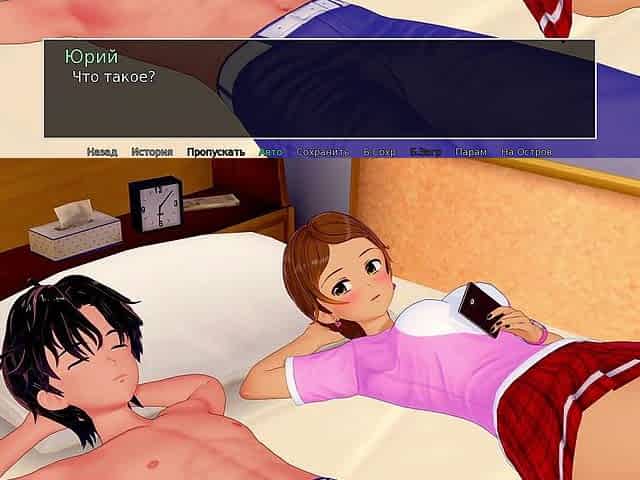640x480 pixels.
Task: Click the Назад (Back) quick menu button
Action: 101,152
